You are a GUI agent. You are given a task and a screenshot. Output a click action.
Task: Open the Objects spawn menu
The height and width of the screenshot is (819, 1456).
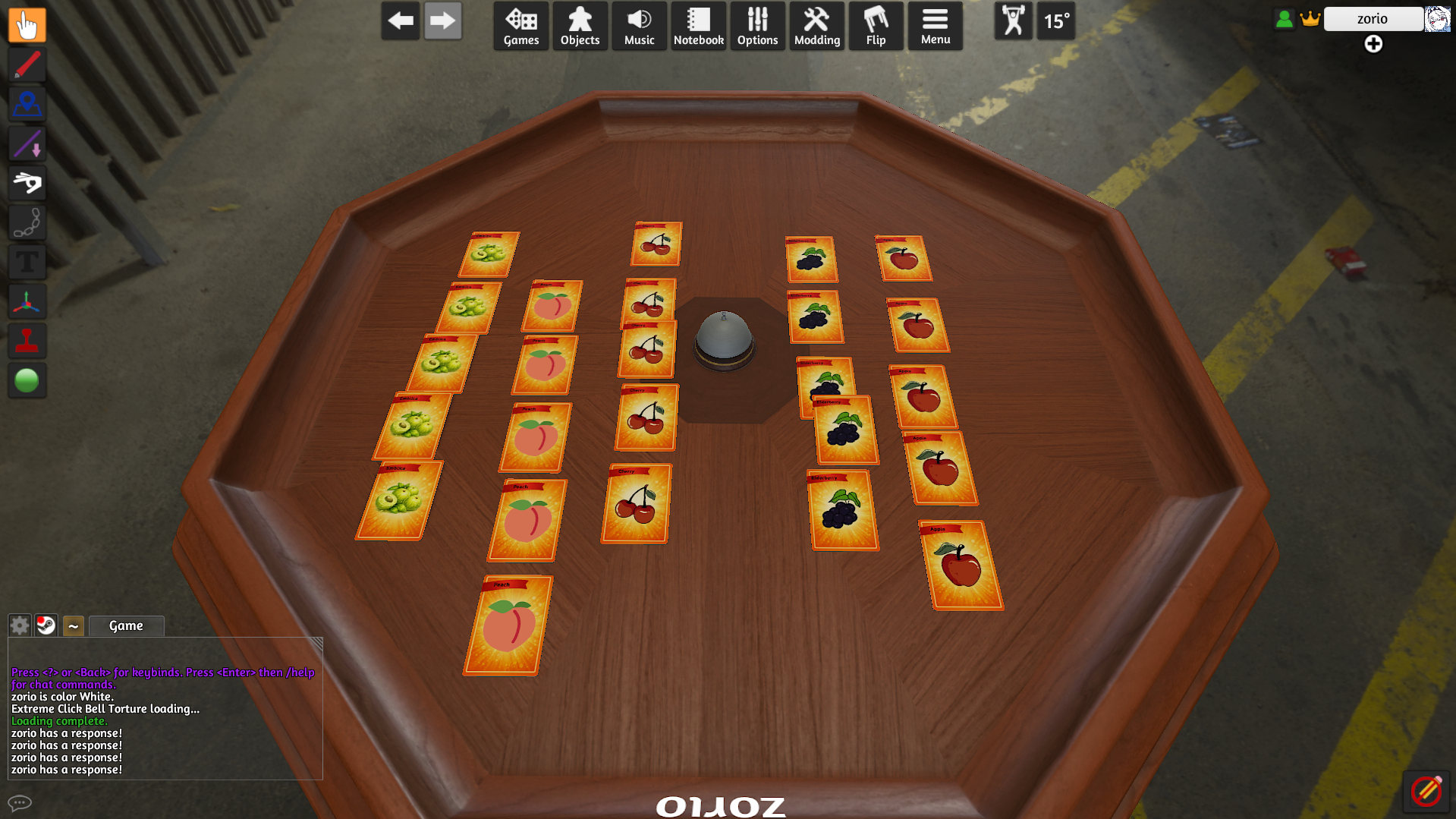coord(580,26)
